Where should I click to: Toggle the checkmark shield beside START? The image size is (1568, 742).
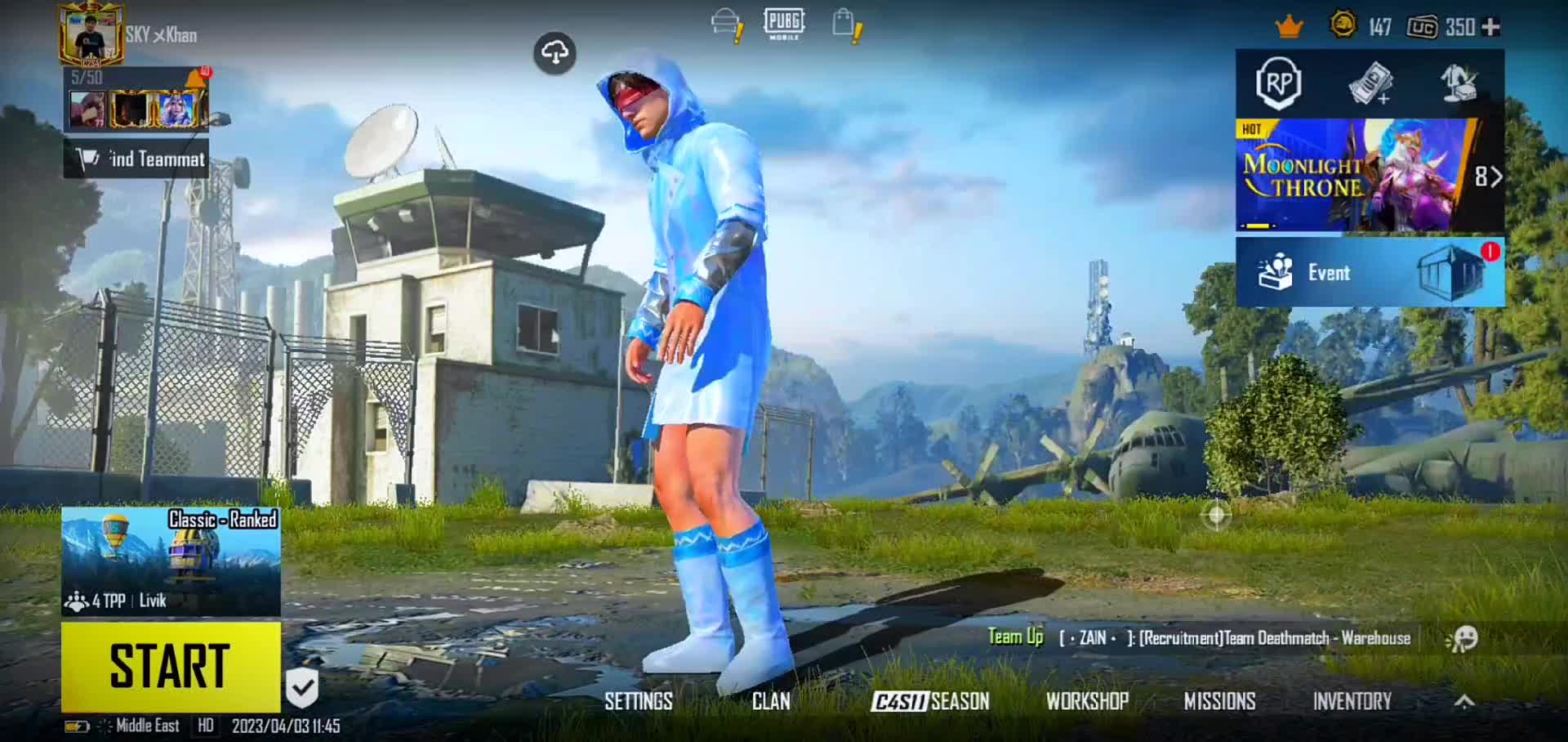(301, 687)
